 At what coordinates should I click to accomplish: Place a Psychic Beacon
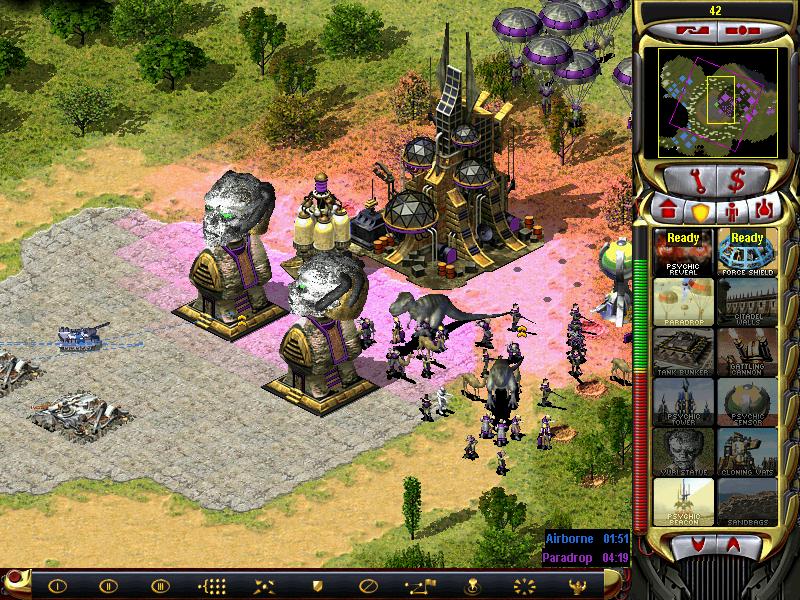683,502
